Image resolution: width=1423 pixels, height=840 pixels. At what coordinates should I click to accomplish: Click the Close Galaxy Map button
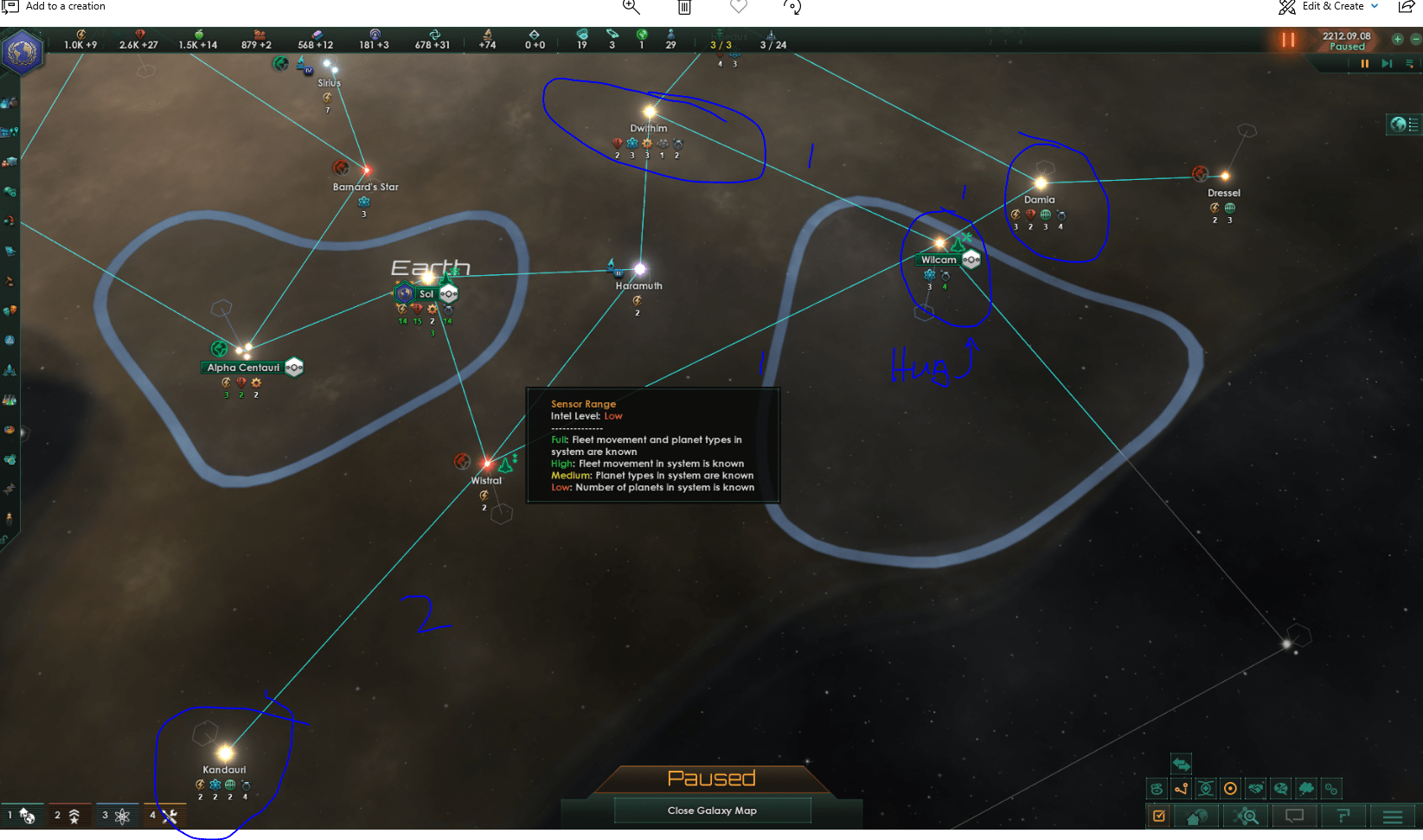[x=711, y=811]
